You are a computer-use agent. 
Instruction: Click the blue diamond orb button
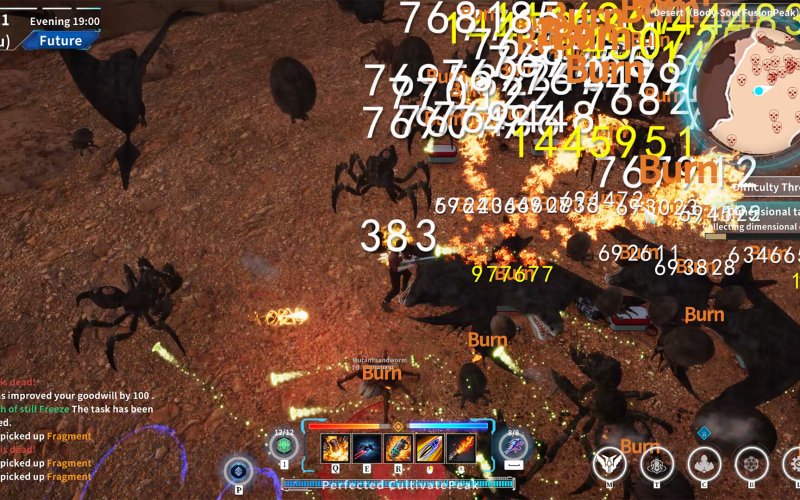(x=238, y=470)
